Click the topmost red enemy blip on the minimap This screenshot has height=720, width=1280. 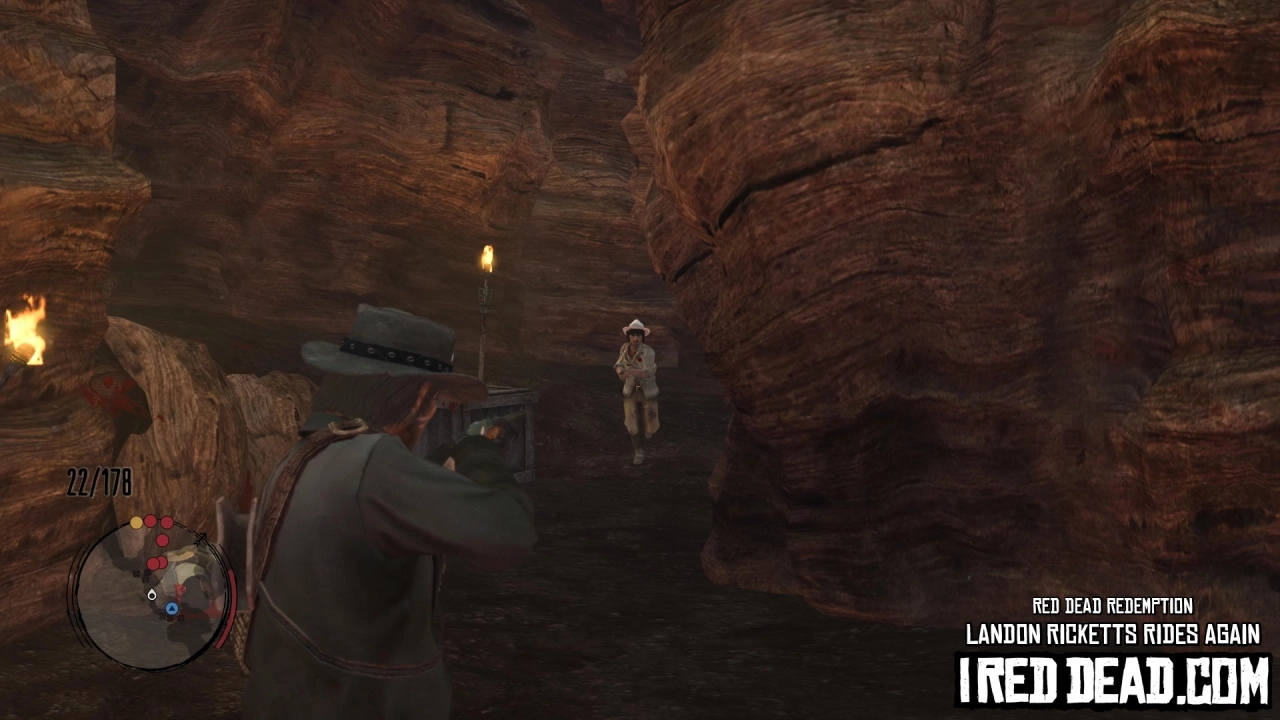[x=150, y=520]
